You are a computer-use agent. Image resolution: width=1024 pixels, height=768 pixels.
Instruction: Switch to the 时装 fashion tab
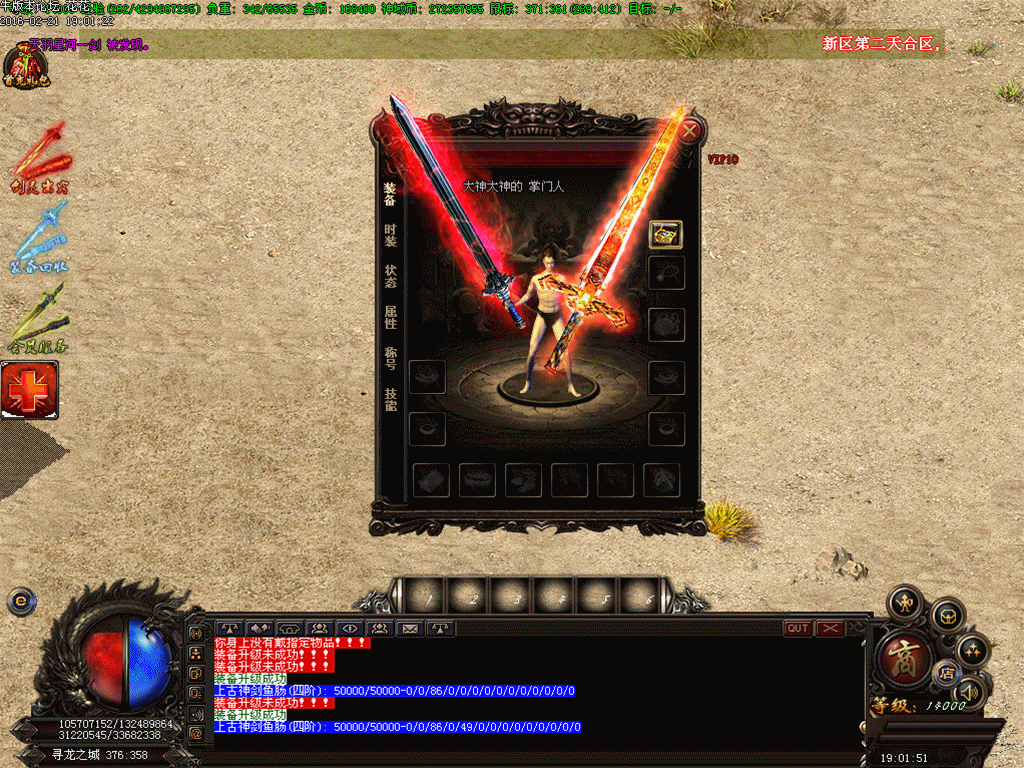[x=390, y=235]
